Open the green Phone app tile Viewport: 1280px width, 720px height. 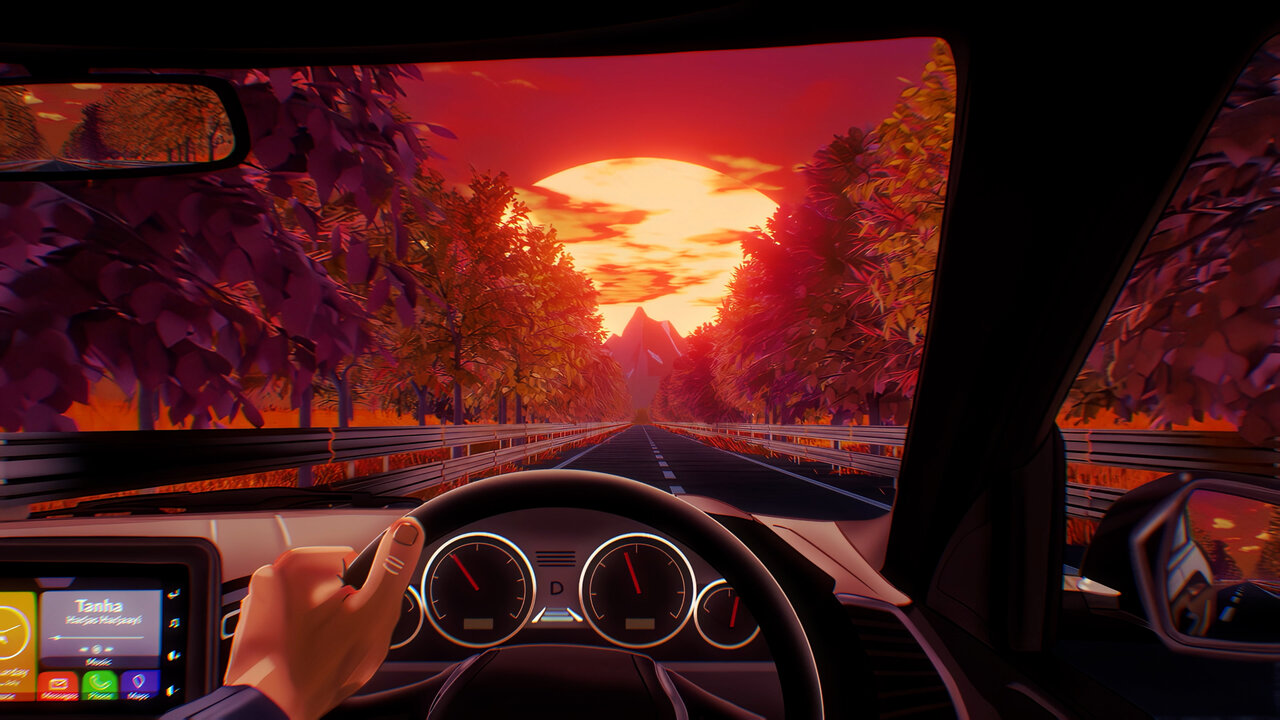tap(100, 685)
